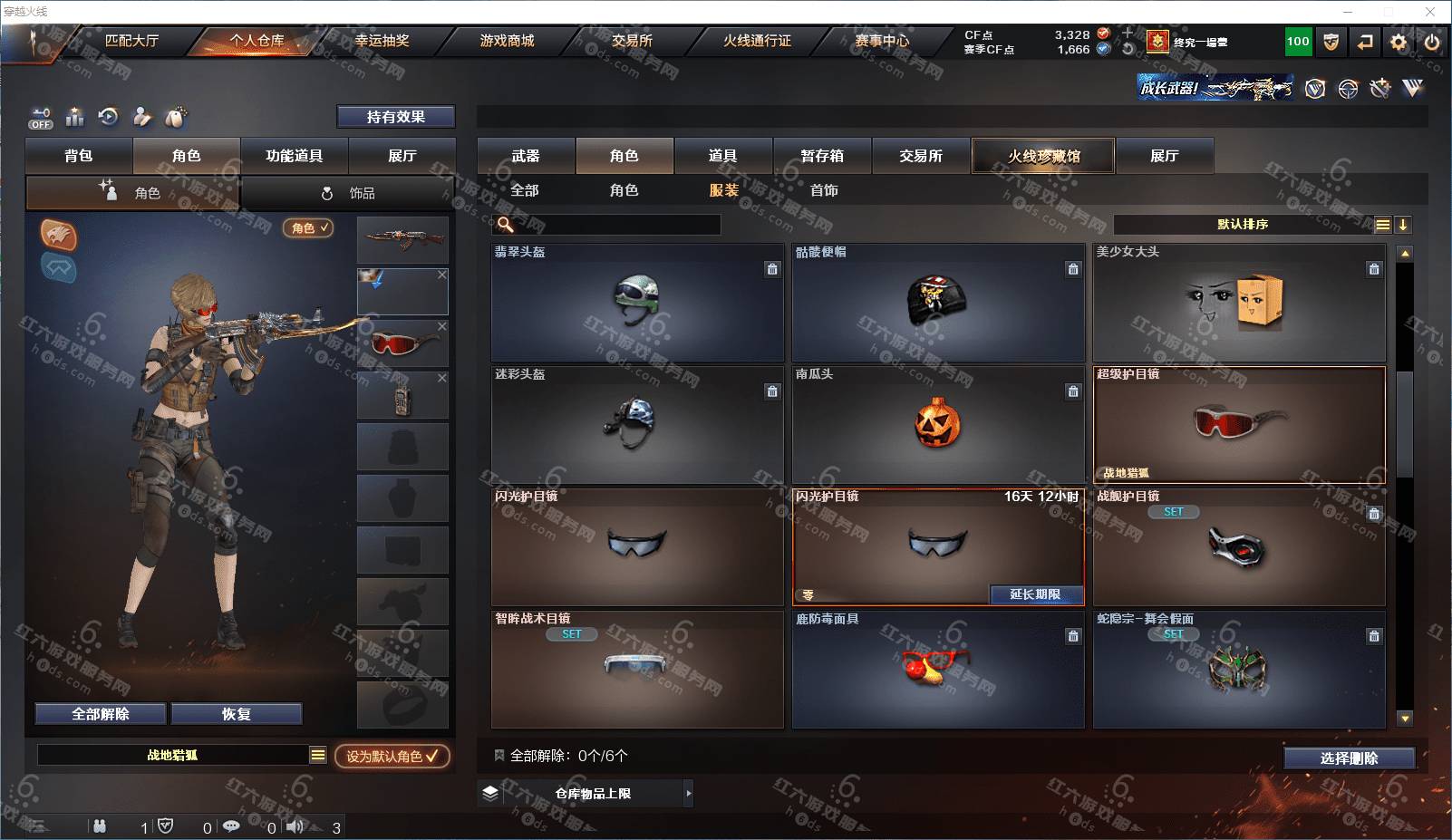The image size is (1452, 840).
Task: Click the 持有效果 button
Action: (x=395, y=117)
